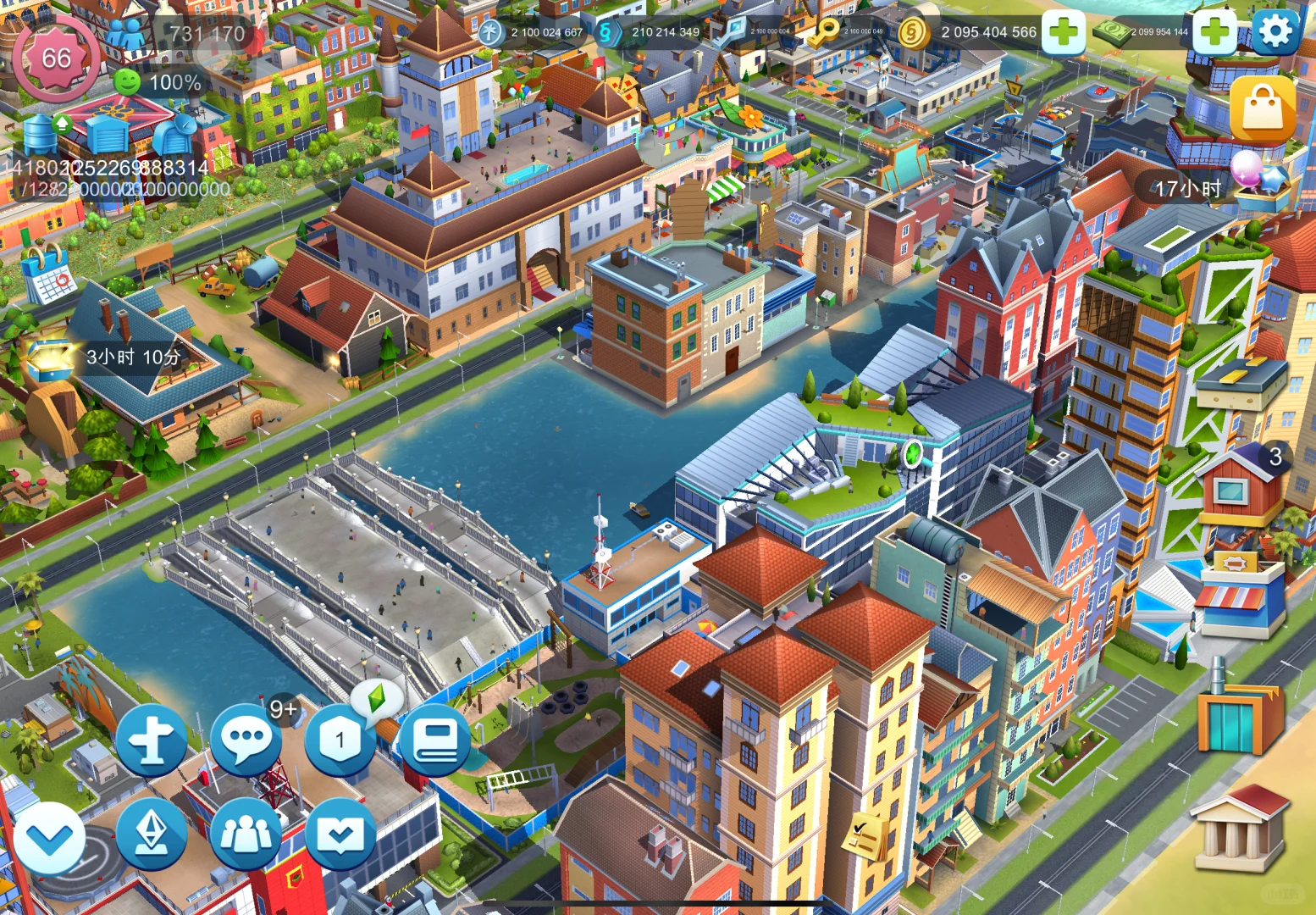Select the signpost road button

click(x=152, y=740)
